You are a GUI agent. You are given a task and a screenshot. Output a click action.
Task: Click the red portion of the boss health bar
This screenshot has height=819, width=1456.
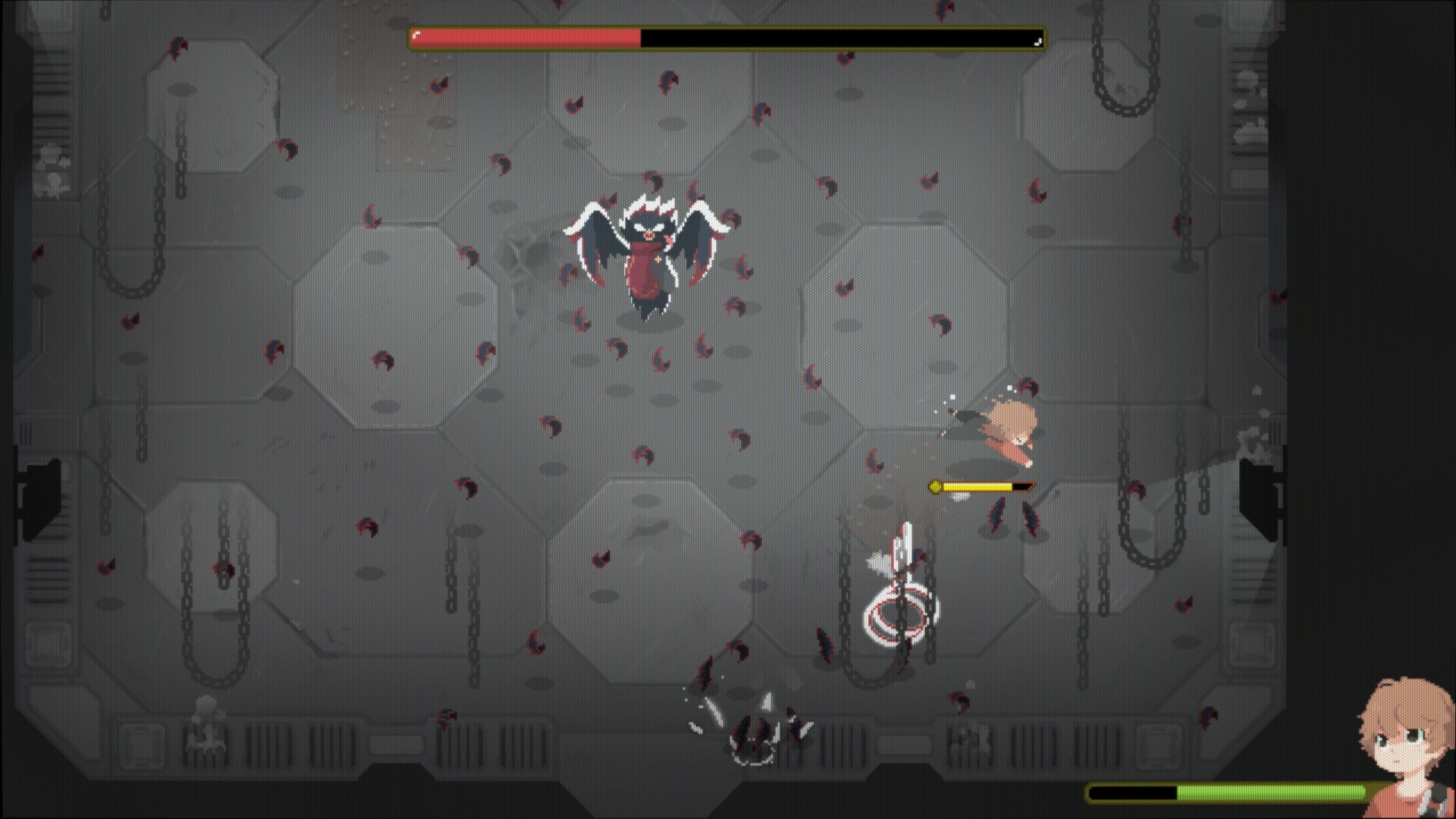[x=523, y=34]
